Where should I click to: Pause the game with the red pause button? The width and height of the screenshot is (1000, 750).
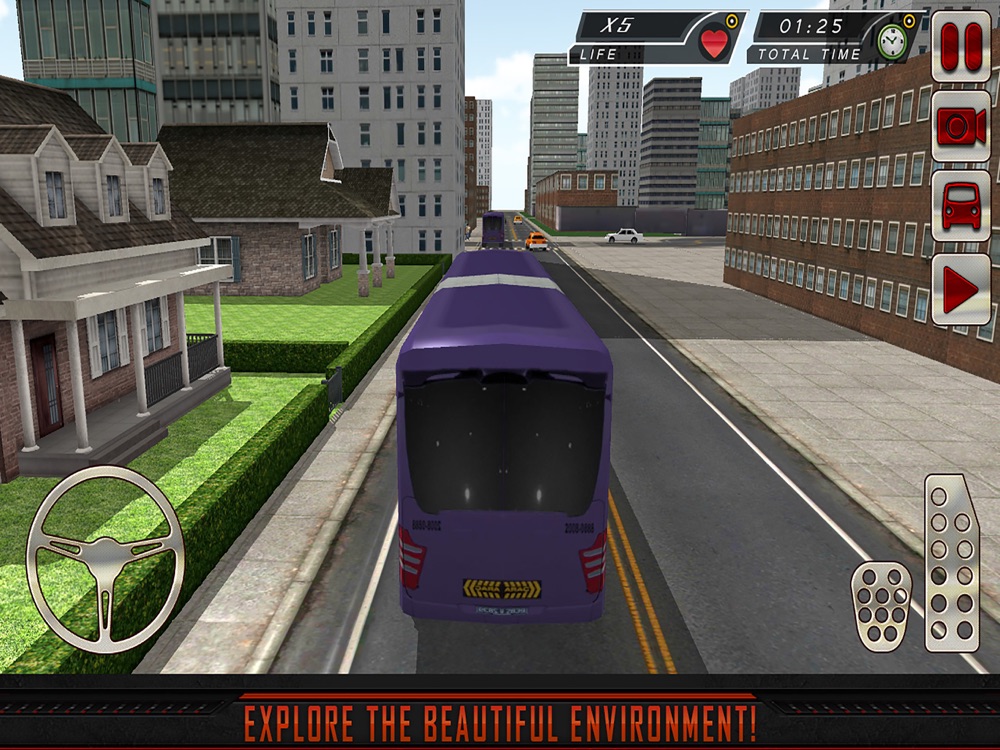pyautogui.click(x=961, y=46)
